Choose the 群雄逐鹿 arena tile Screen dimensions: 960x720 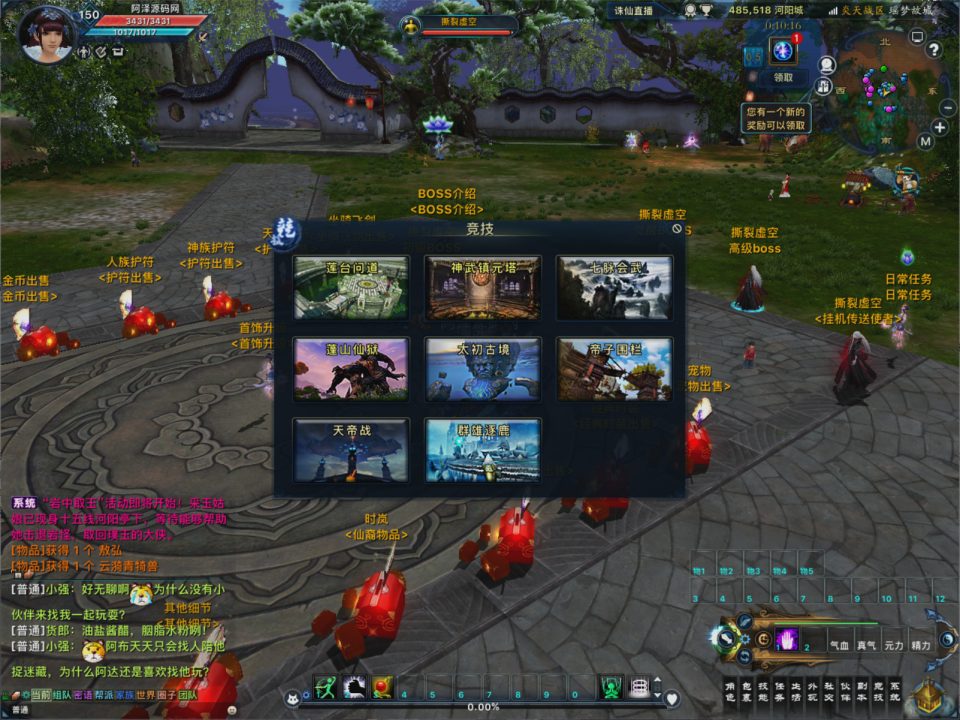pyautogui.click(x=483, y=450)
